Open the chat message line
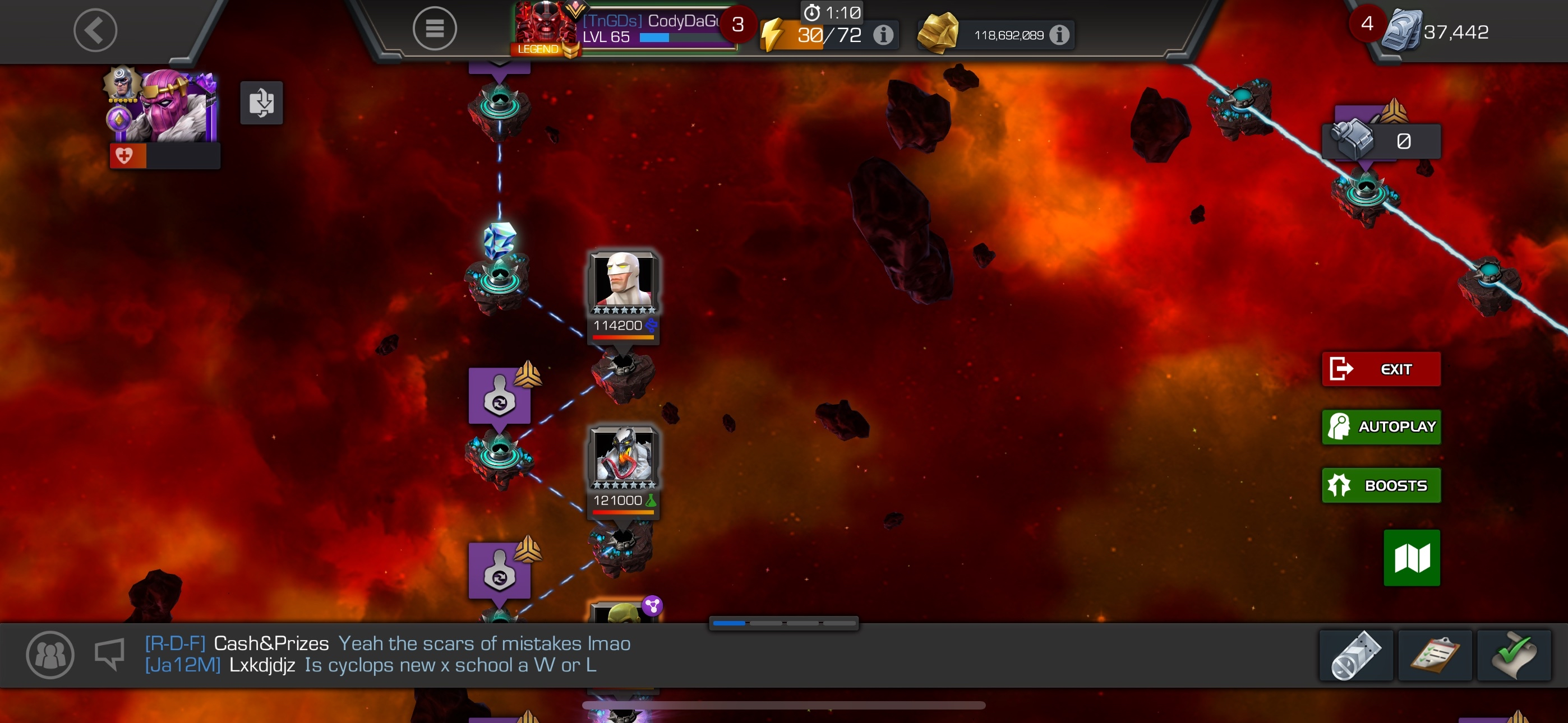Screen dimensions: 1568x723 click(x=387, y=654)
